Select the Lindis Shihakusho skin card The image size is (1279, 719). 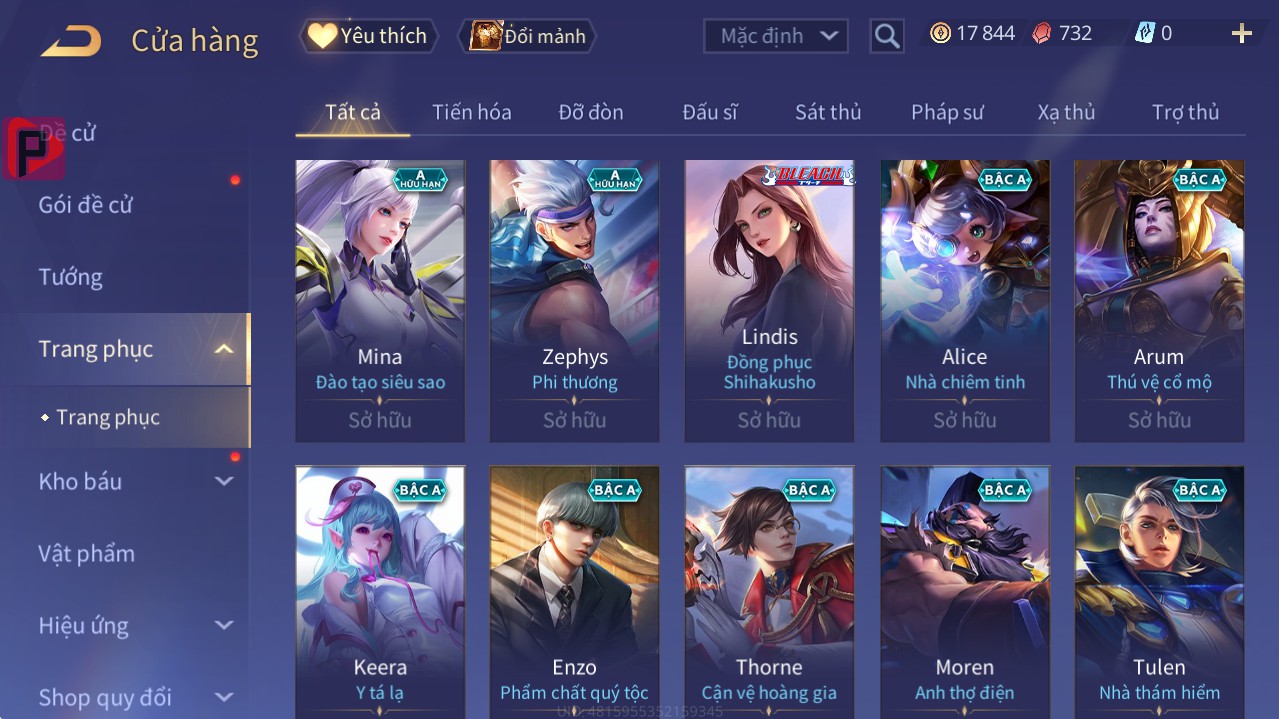[769, 300]
